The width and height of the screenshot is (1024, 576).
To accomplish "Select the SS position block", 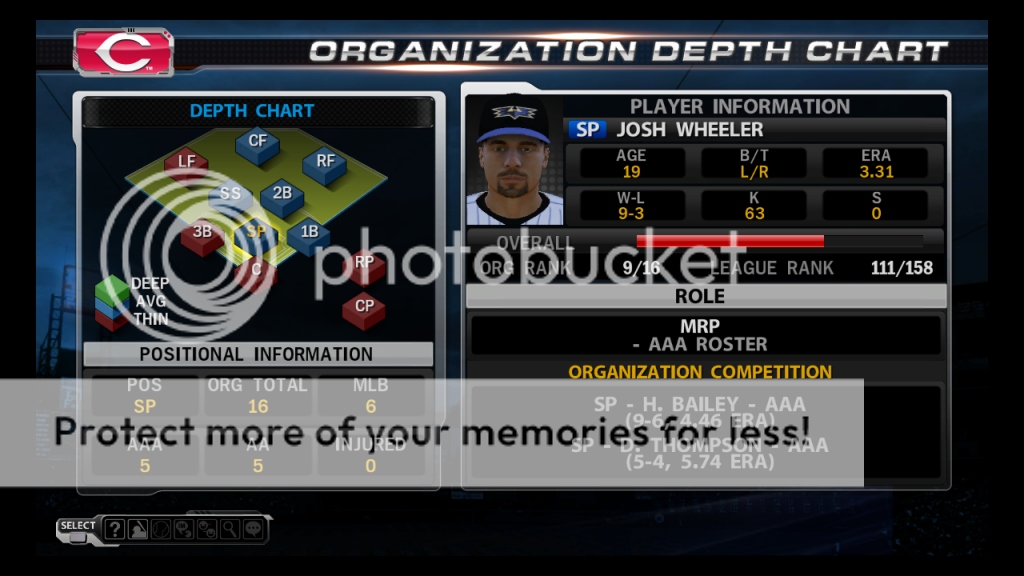I will click(x=230, y=195).
